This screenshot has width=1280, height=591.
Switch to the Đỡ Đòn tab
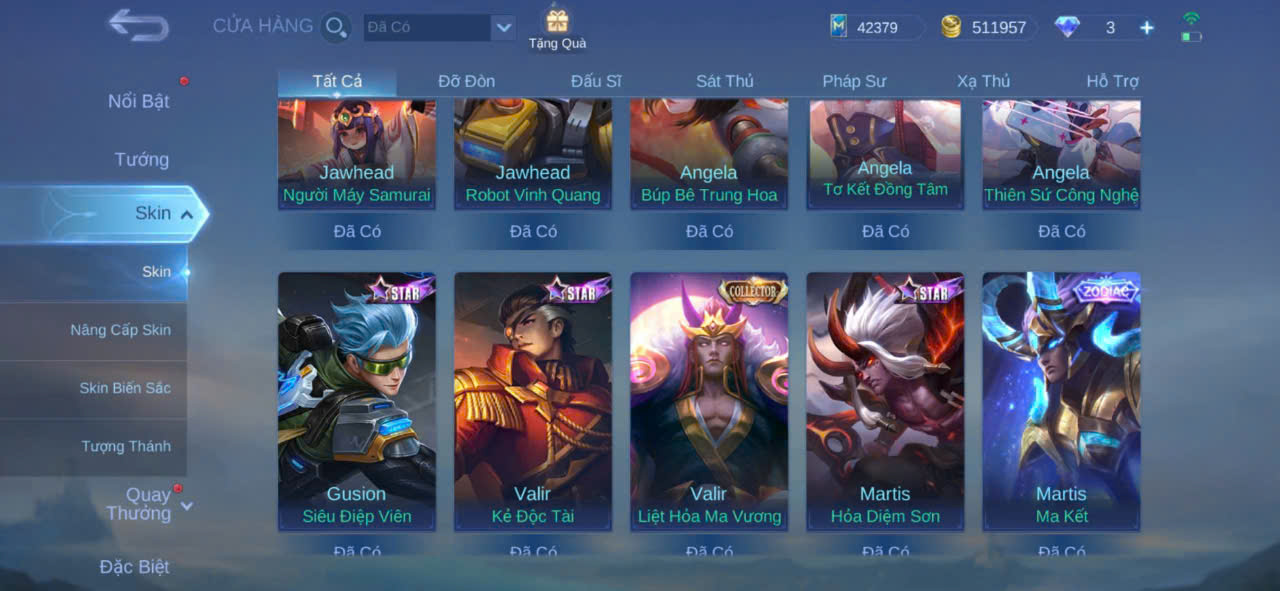(466, 81)
